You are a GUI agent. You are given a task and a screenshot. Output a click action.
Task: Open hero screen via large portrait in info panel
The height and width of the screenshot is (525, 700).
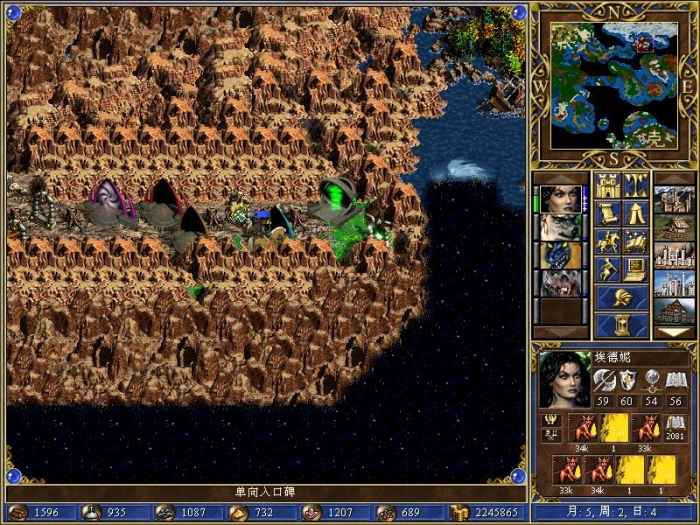561,378
